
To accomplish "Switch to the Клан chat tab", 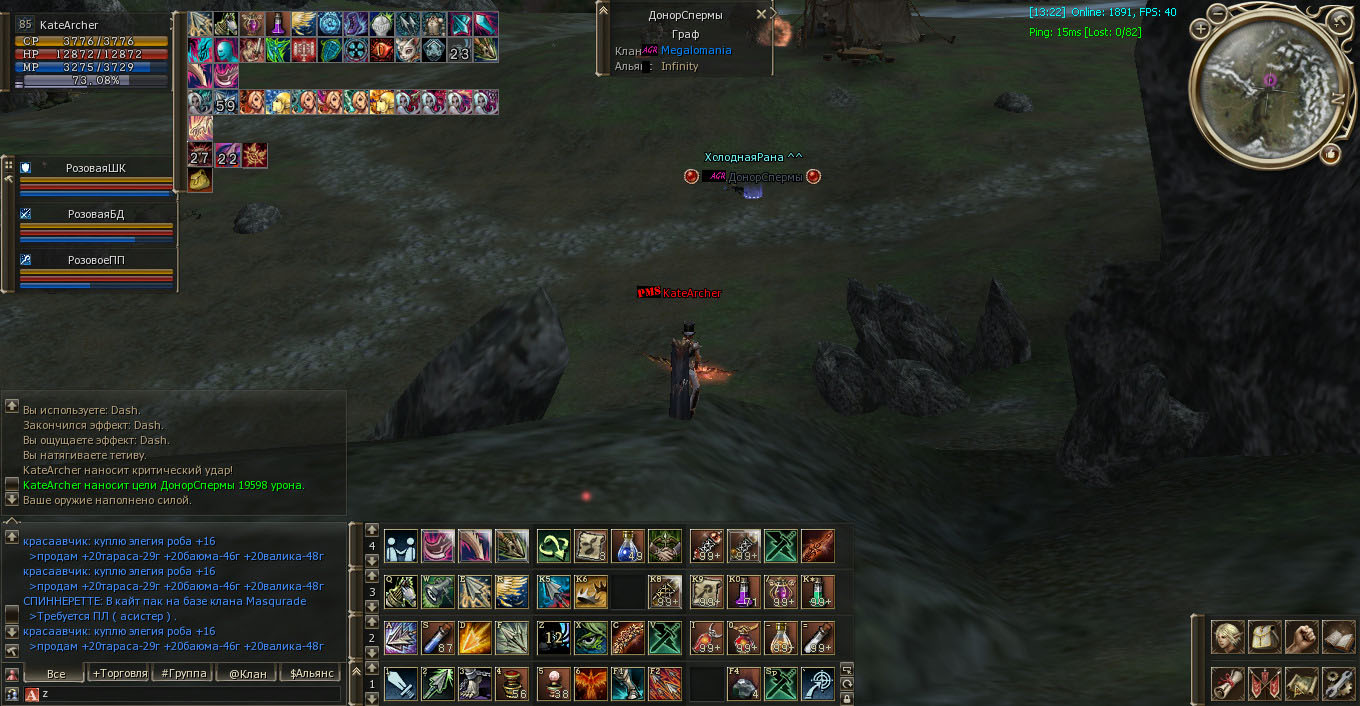I will (x=247, y=673).
